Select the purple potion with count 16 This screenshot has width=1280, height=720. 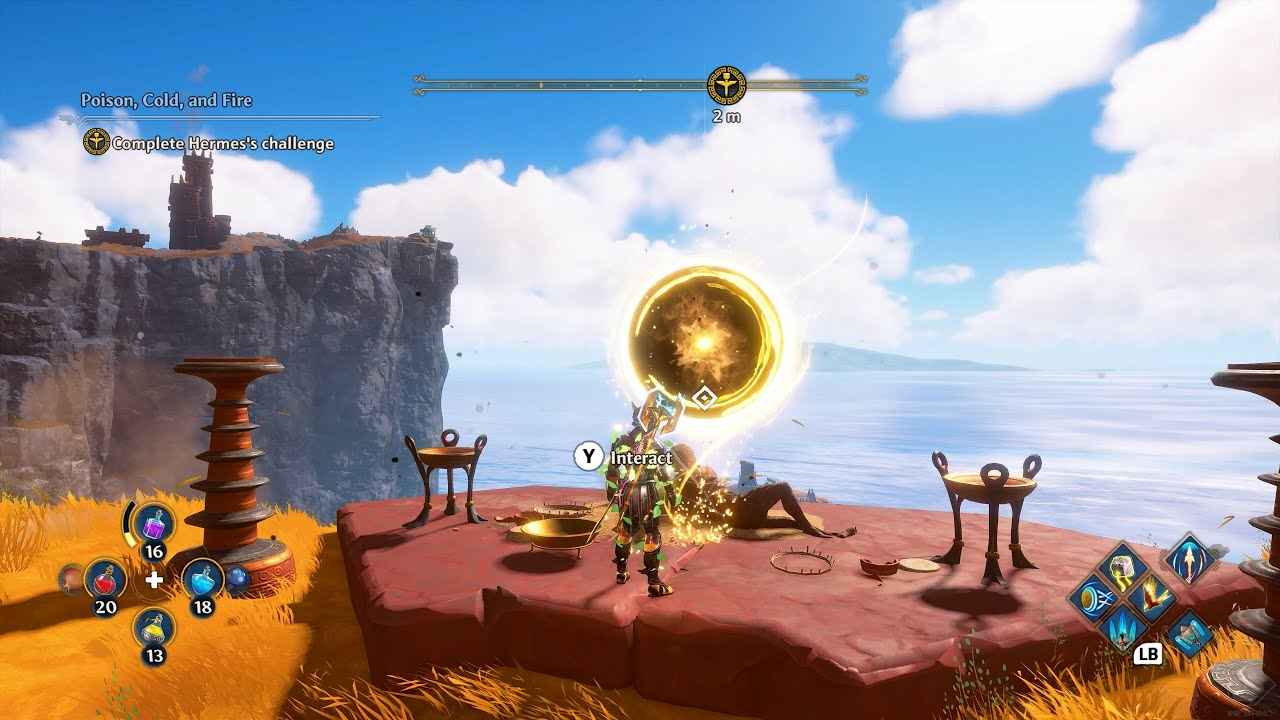[154, 522]
